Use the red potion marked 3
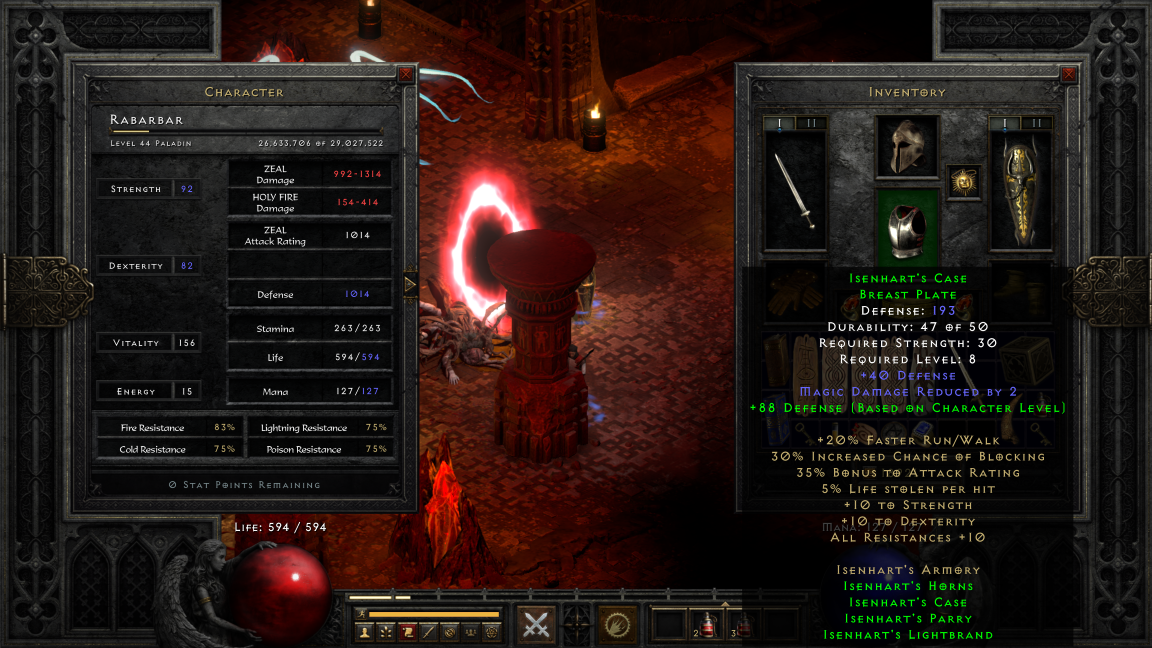Screen dimensions: 1152x648 [x=742, y=626]
